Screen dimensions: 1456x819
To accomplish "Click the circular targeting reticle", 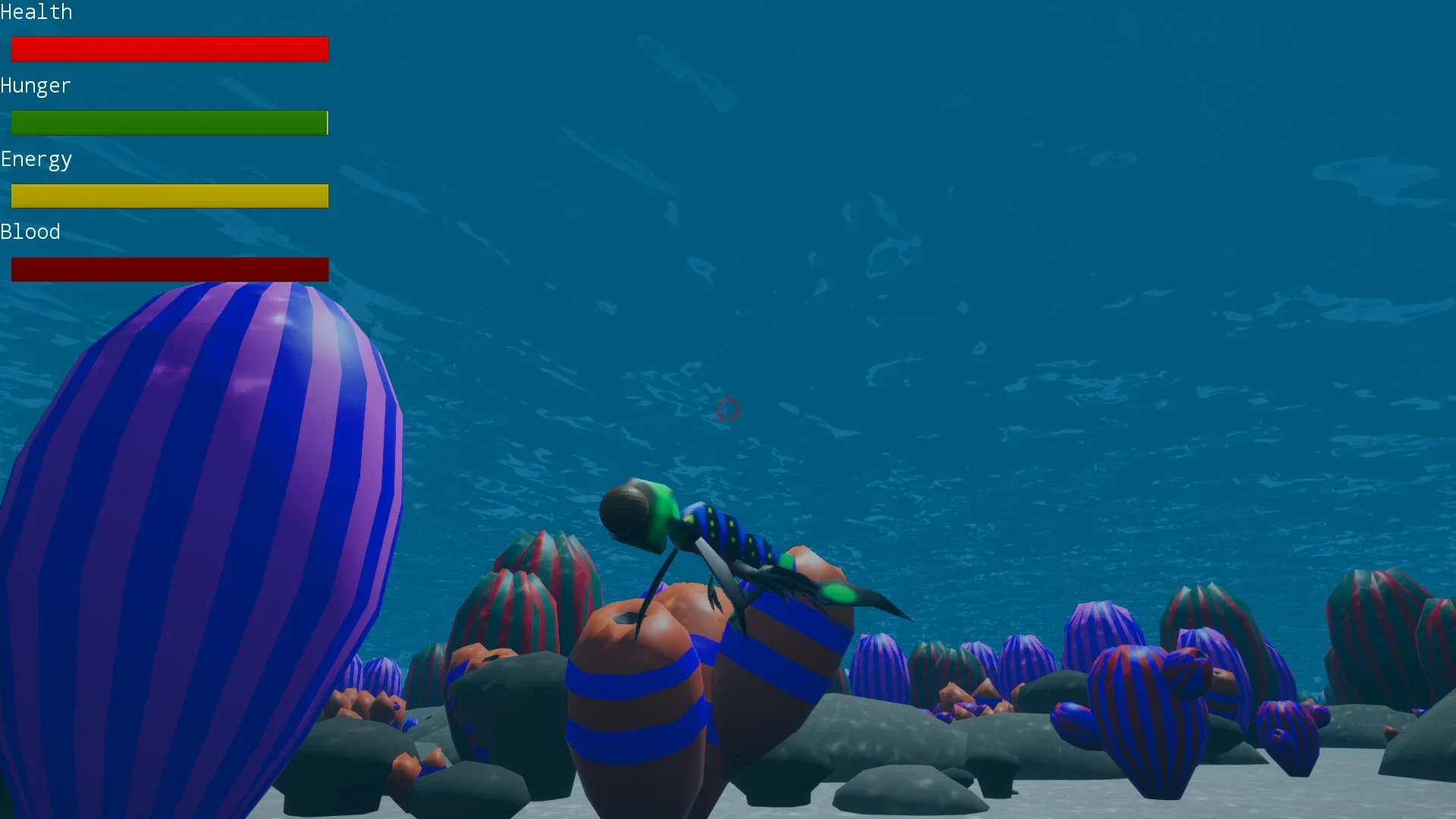I will pos(728,410).
